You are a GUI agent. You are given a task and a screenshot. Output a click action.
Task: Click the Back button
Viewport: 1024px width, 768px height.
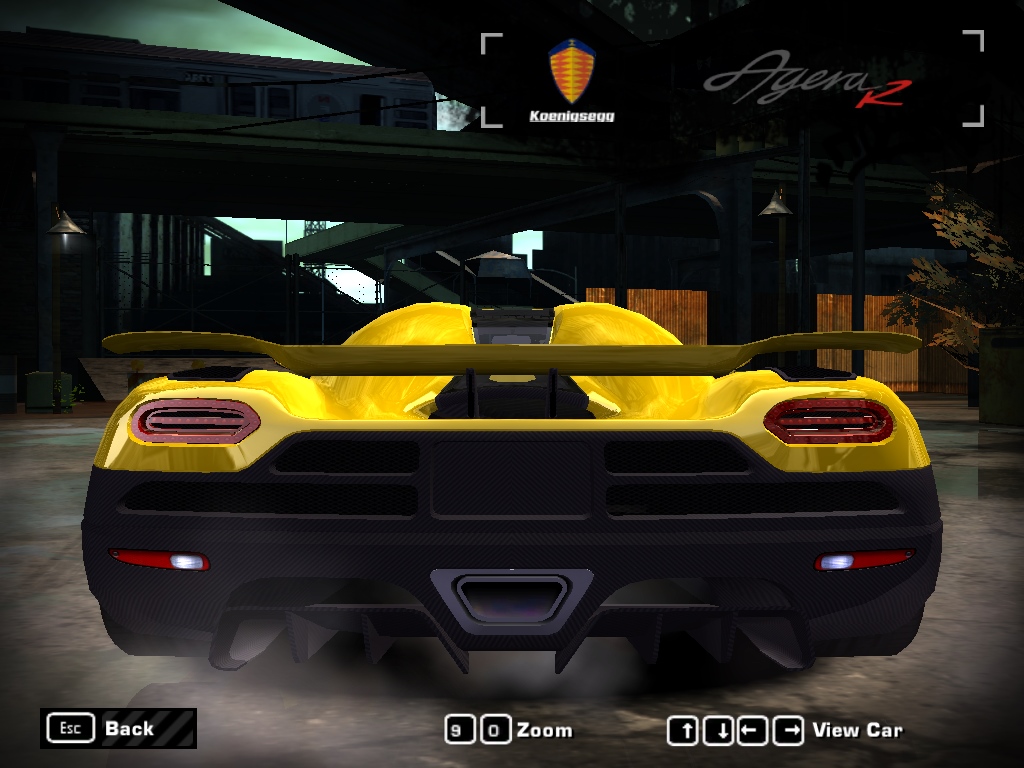click(118, 728)
